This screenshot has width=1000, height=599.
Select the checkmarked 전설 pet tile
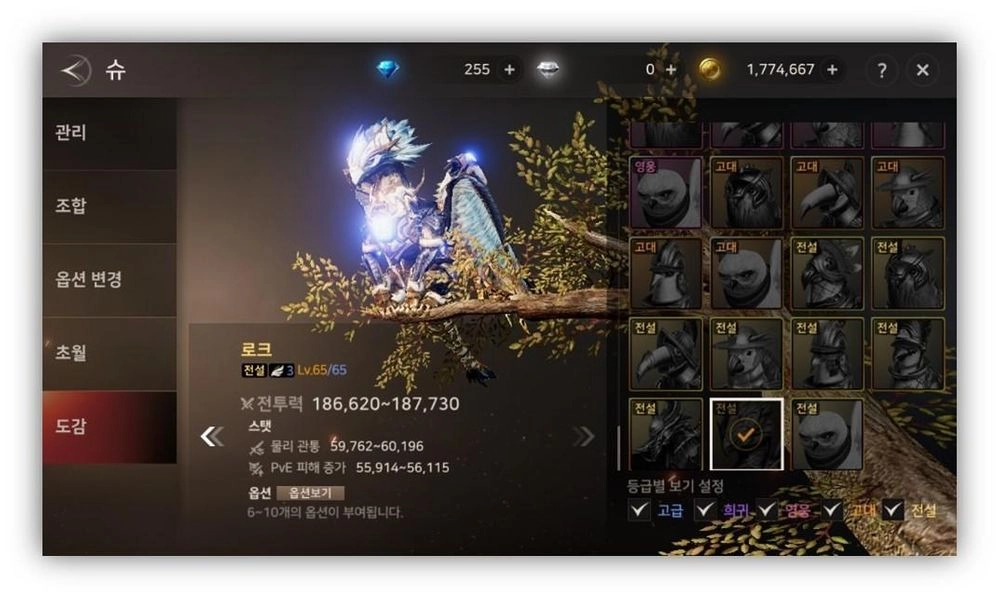(746, 434)
